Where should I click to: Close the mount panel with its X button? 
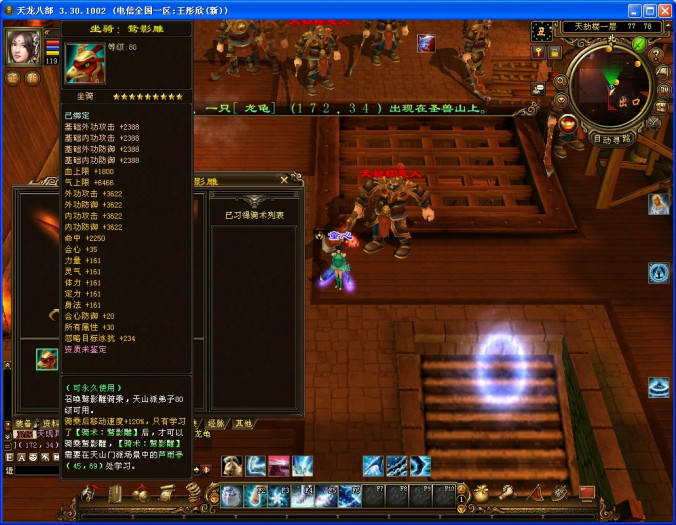click(x=284, y=180)
